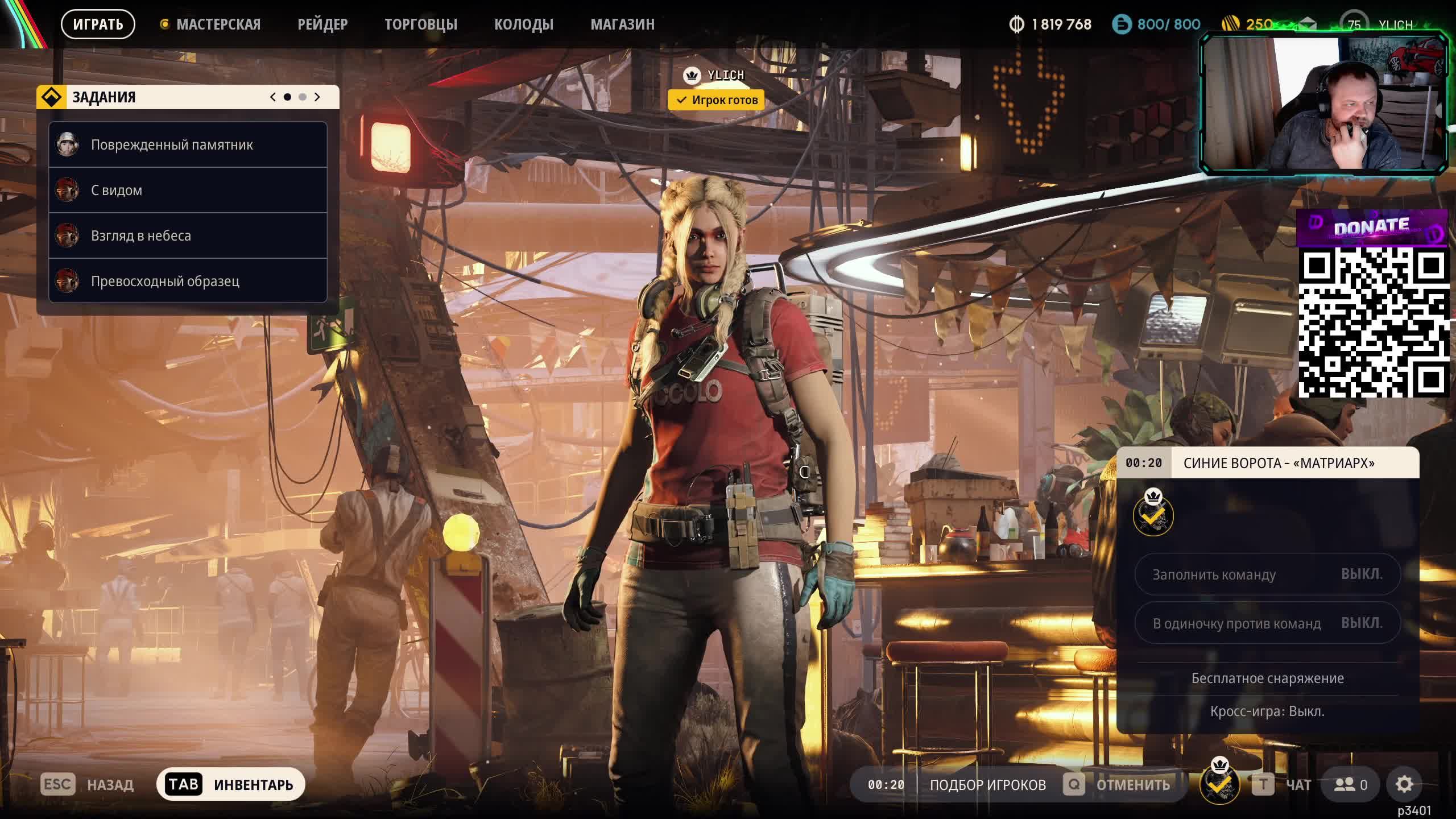
Task: Cancel matchmaking with ОТМЕНИТЬ
Action: click(1118, 785)
